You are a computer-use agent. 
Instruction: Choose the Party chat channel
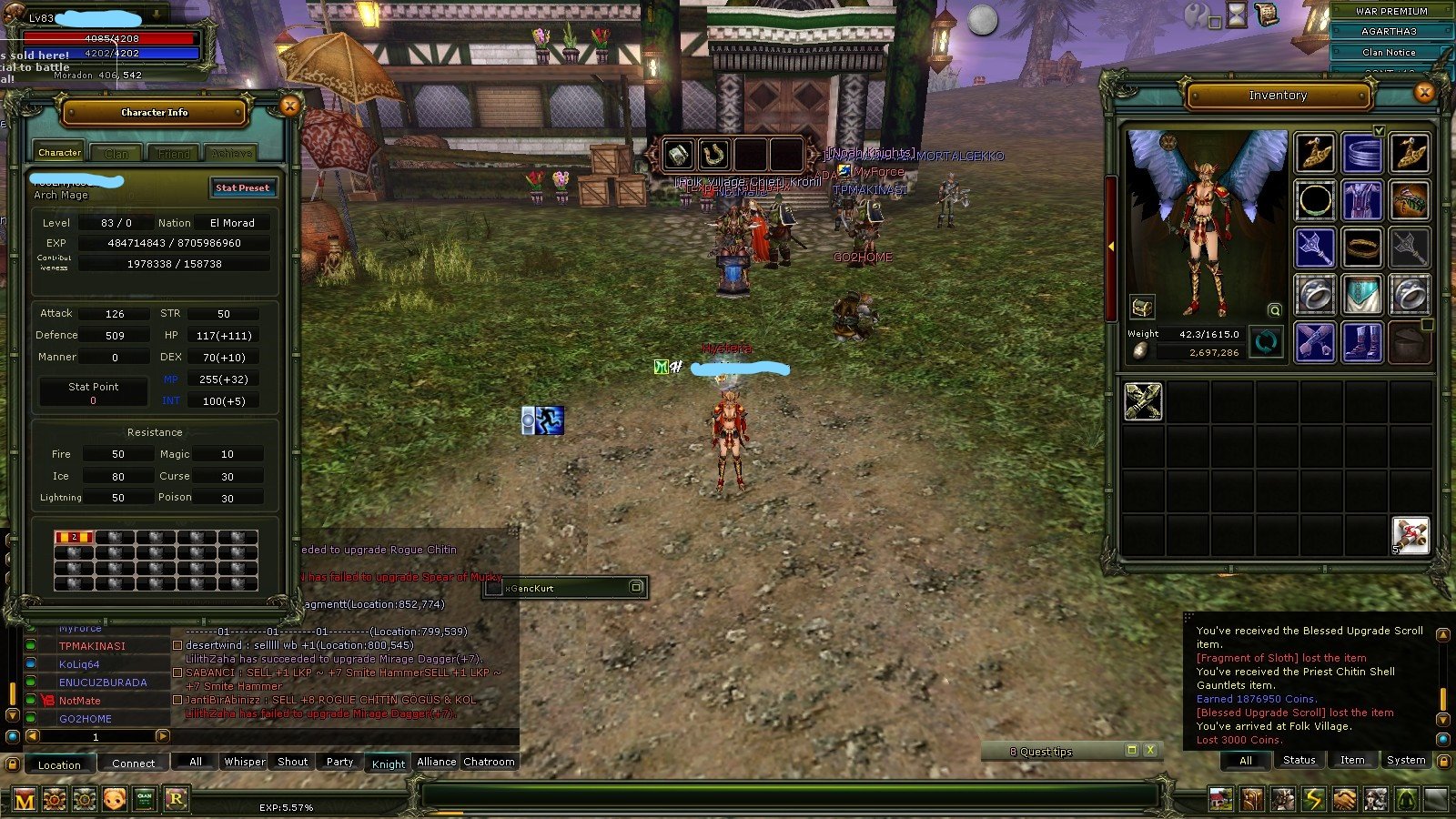point(339,762)
